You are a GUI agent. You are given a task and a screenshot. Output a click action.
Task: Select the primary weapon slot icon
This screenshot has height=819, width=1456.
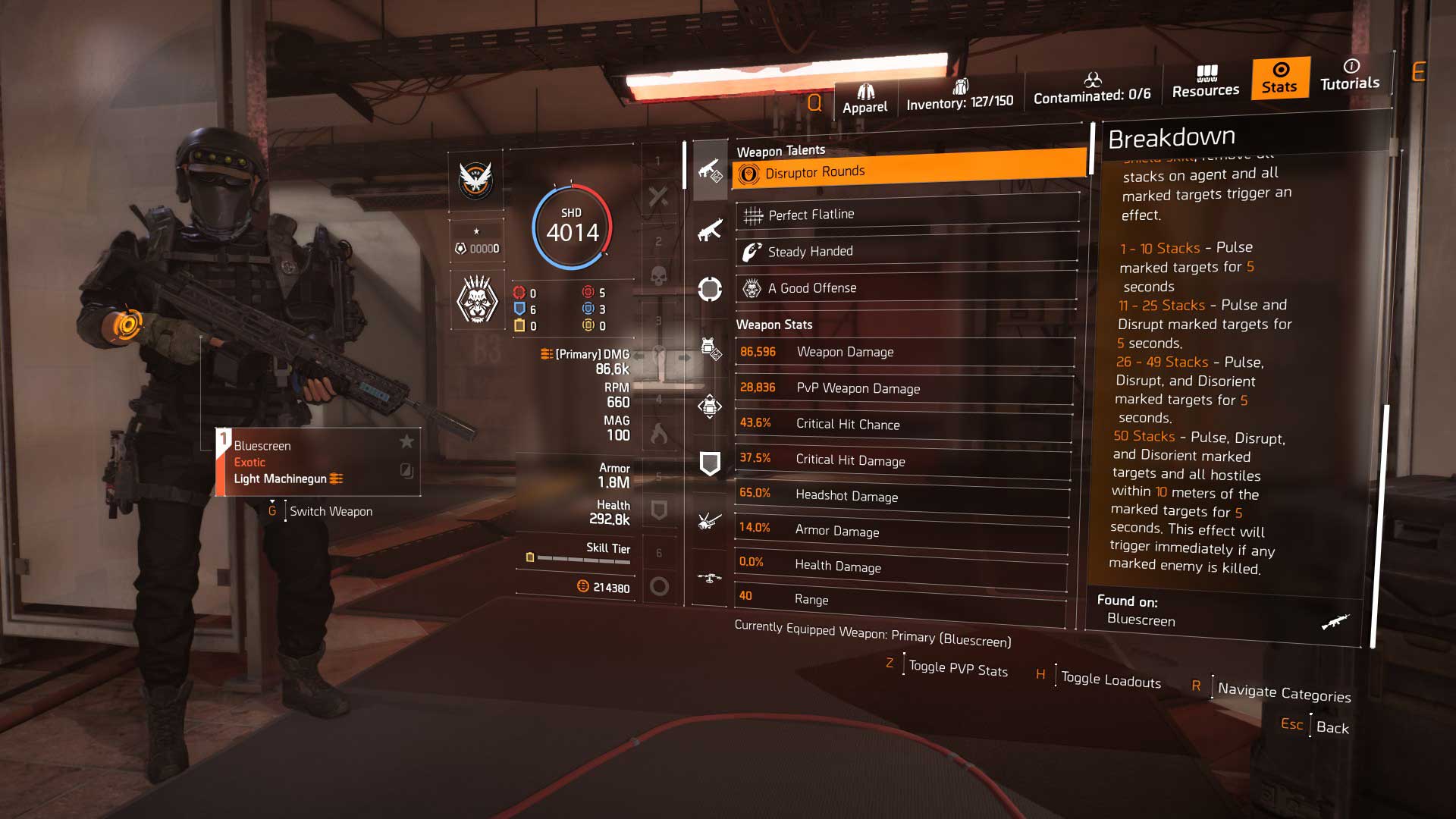[x=711, y=169]
